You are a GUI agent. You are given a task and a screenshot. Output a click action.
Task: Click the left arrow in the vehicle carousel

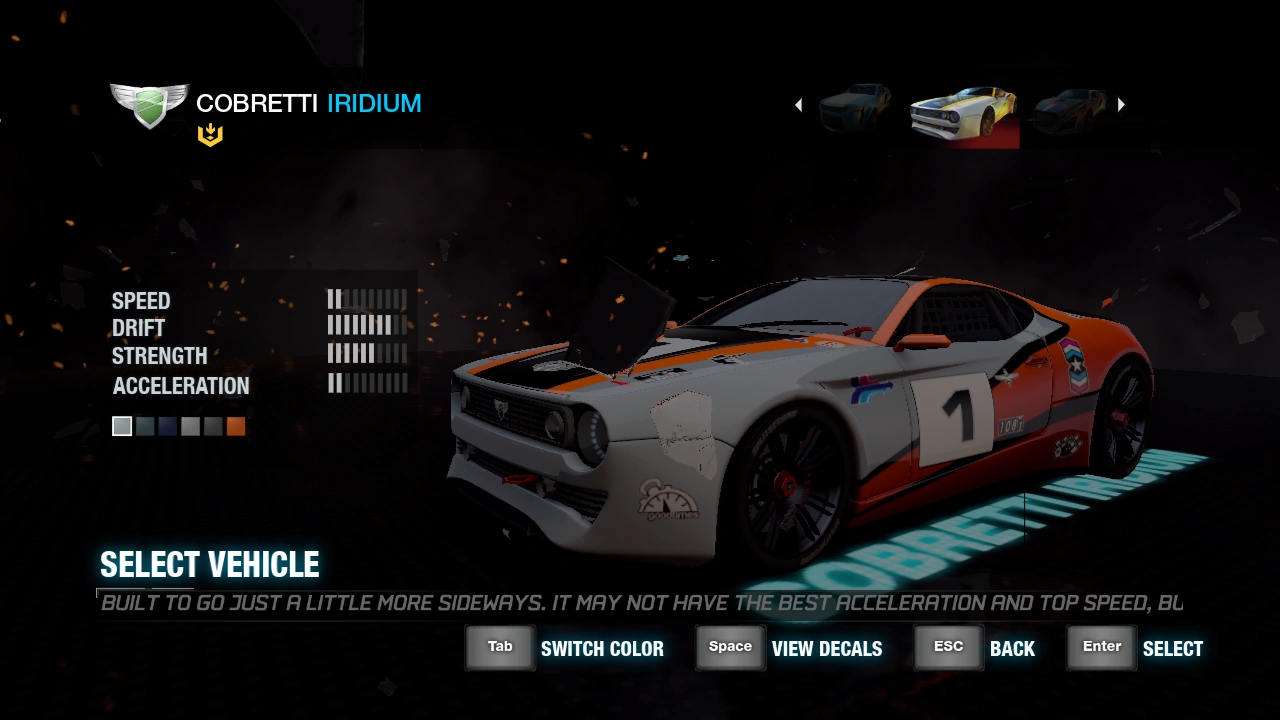pyautogui.click(x=798, y=105)
